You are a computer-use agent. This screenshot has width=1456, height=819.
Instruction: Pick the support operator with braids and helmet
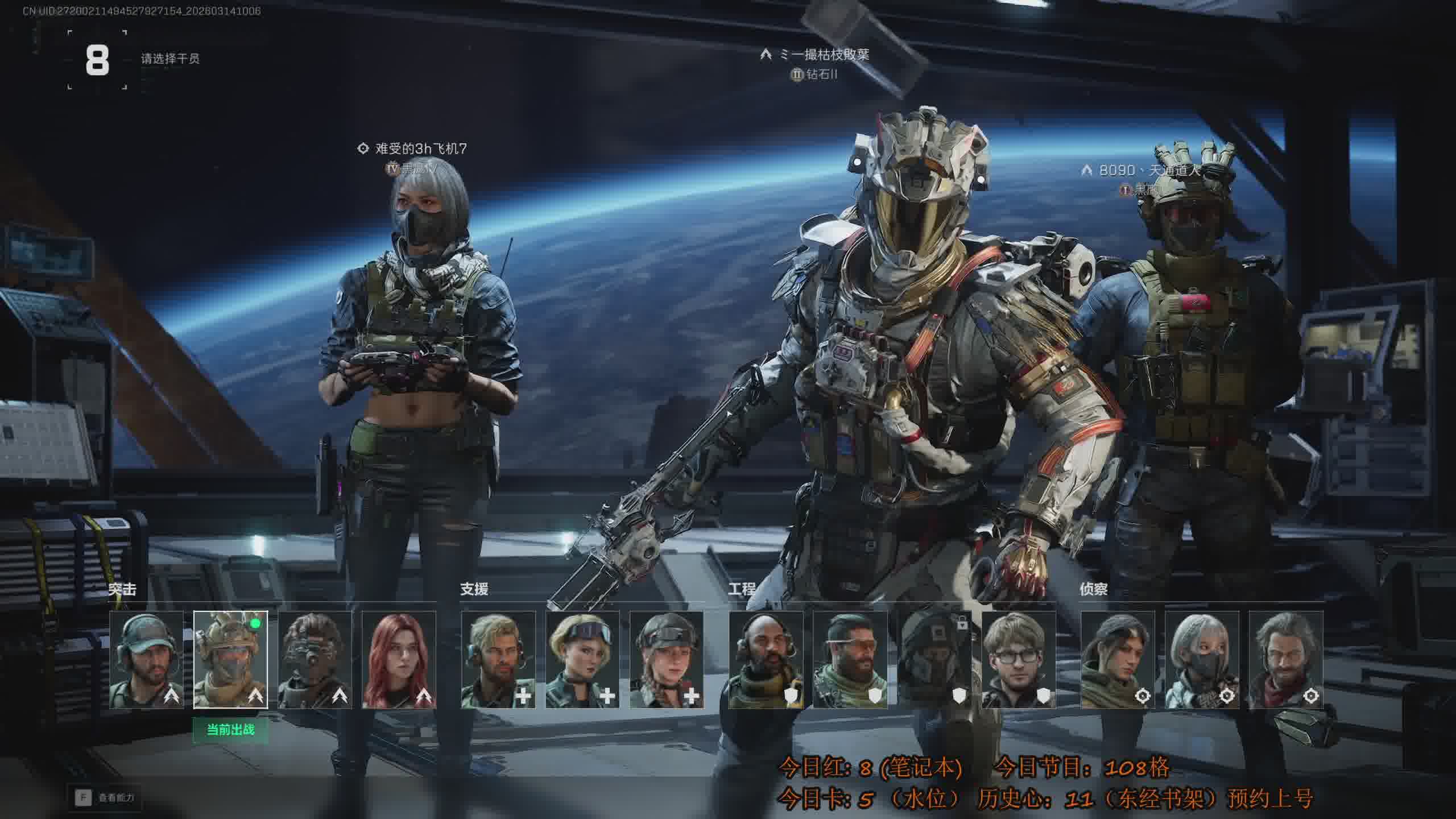point(667,660)
